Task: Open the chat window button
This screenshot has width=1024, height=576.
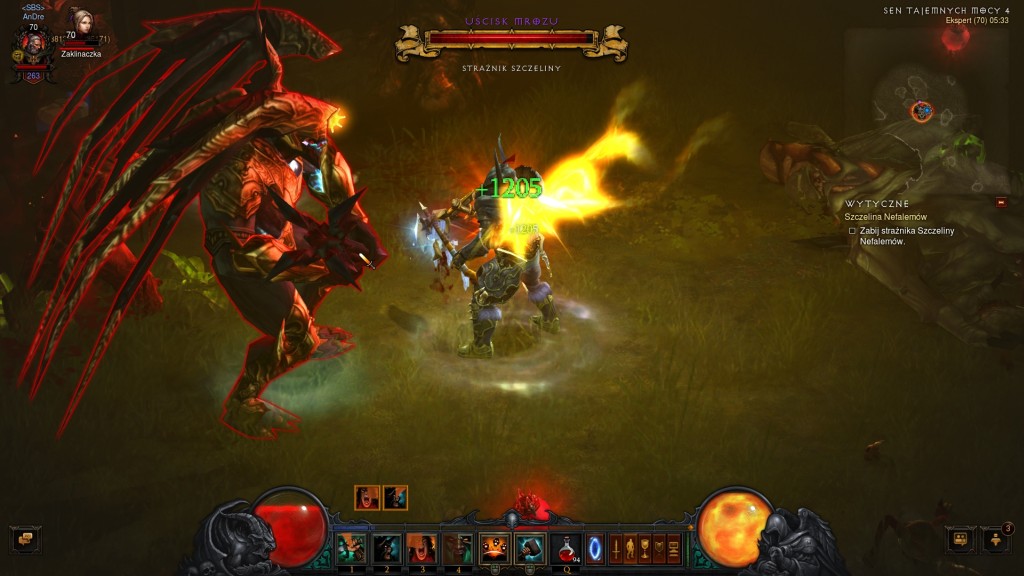Action: click(22, 540)
